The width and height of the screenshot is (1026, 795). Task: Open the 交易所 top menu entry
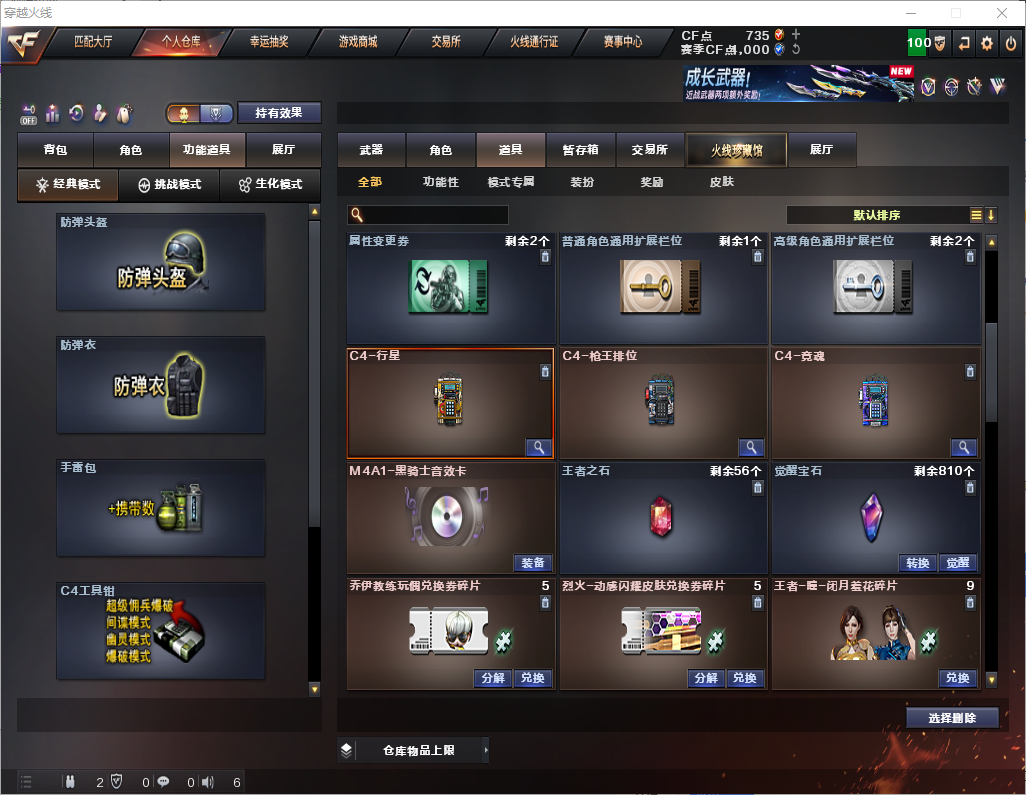point(446,43)
